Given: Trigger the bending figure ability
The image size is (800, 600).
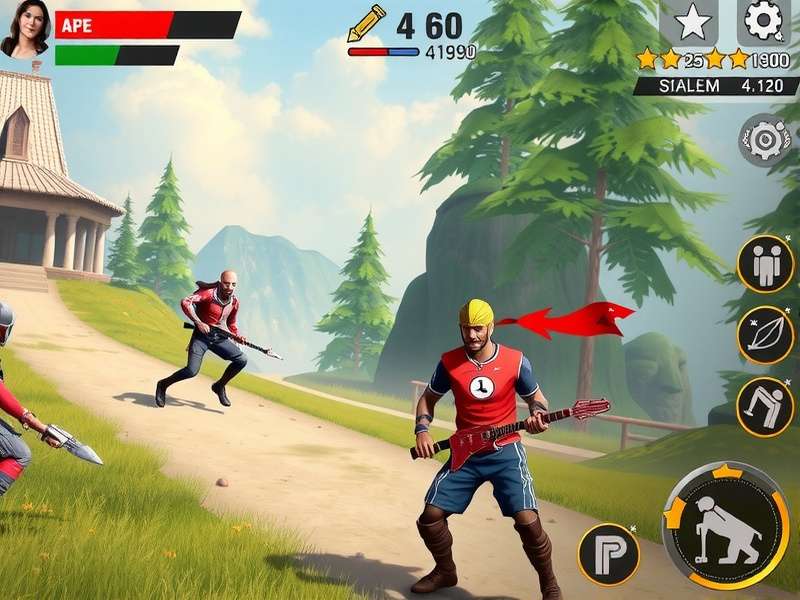Looking at the screenshot, I should [765, 406].
